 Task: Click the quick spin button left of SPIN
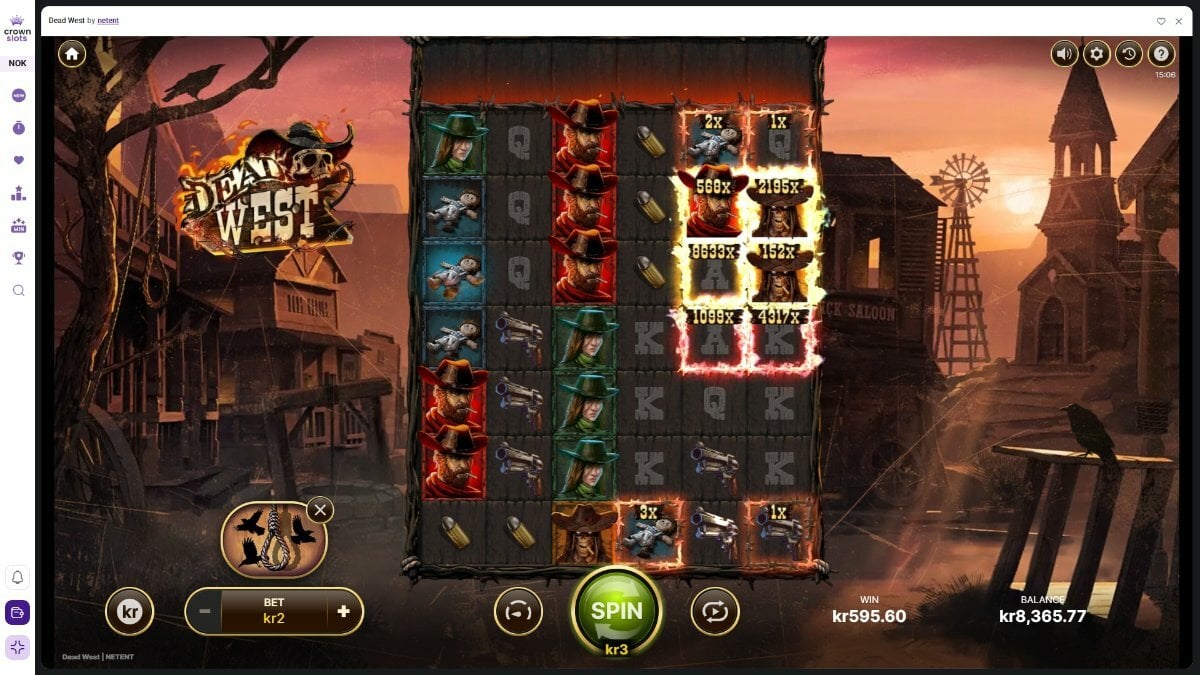coord(518,611)
